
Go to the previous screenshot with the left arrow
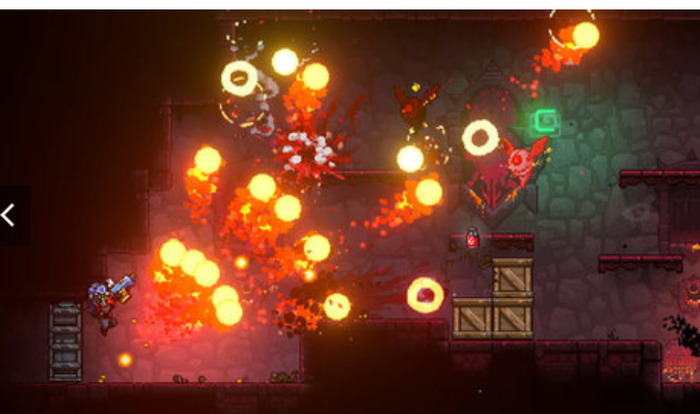(9, 215)
